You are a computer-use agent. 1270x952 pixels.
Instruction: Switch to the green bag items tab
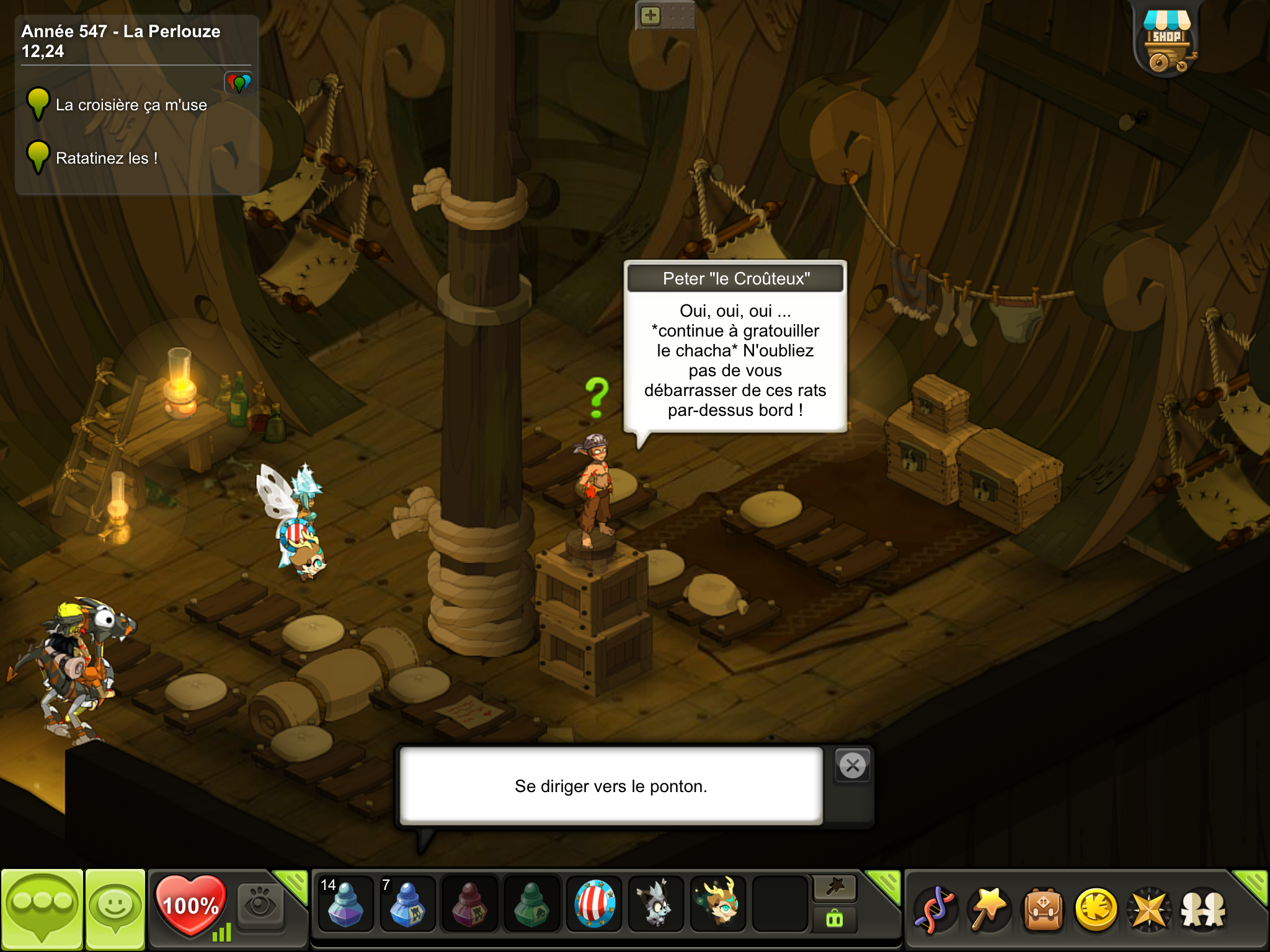[835, 919]
